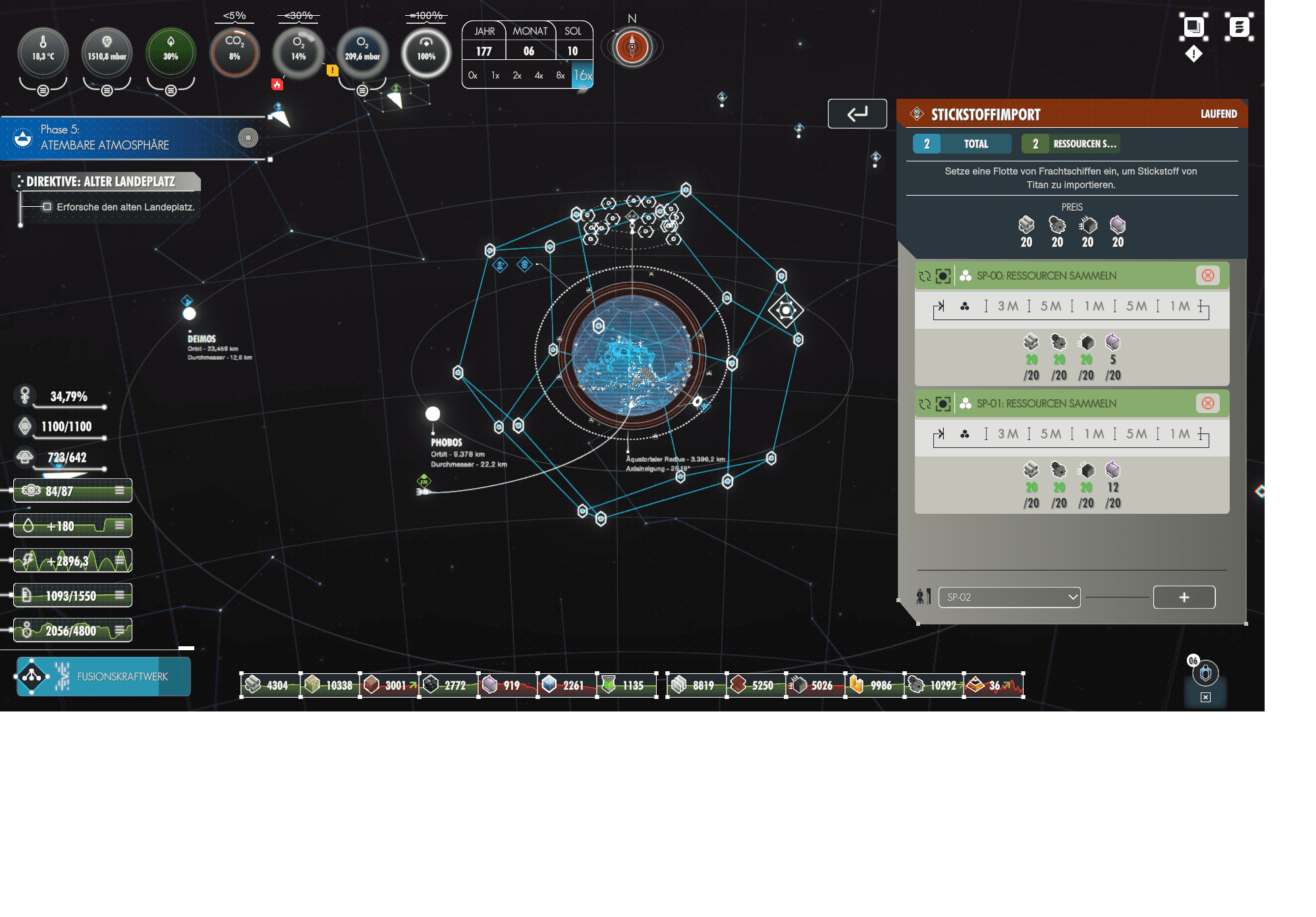
Task: Click the back arrow button
Action: 857,114
